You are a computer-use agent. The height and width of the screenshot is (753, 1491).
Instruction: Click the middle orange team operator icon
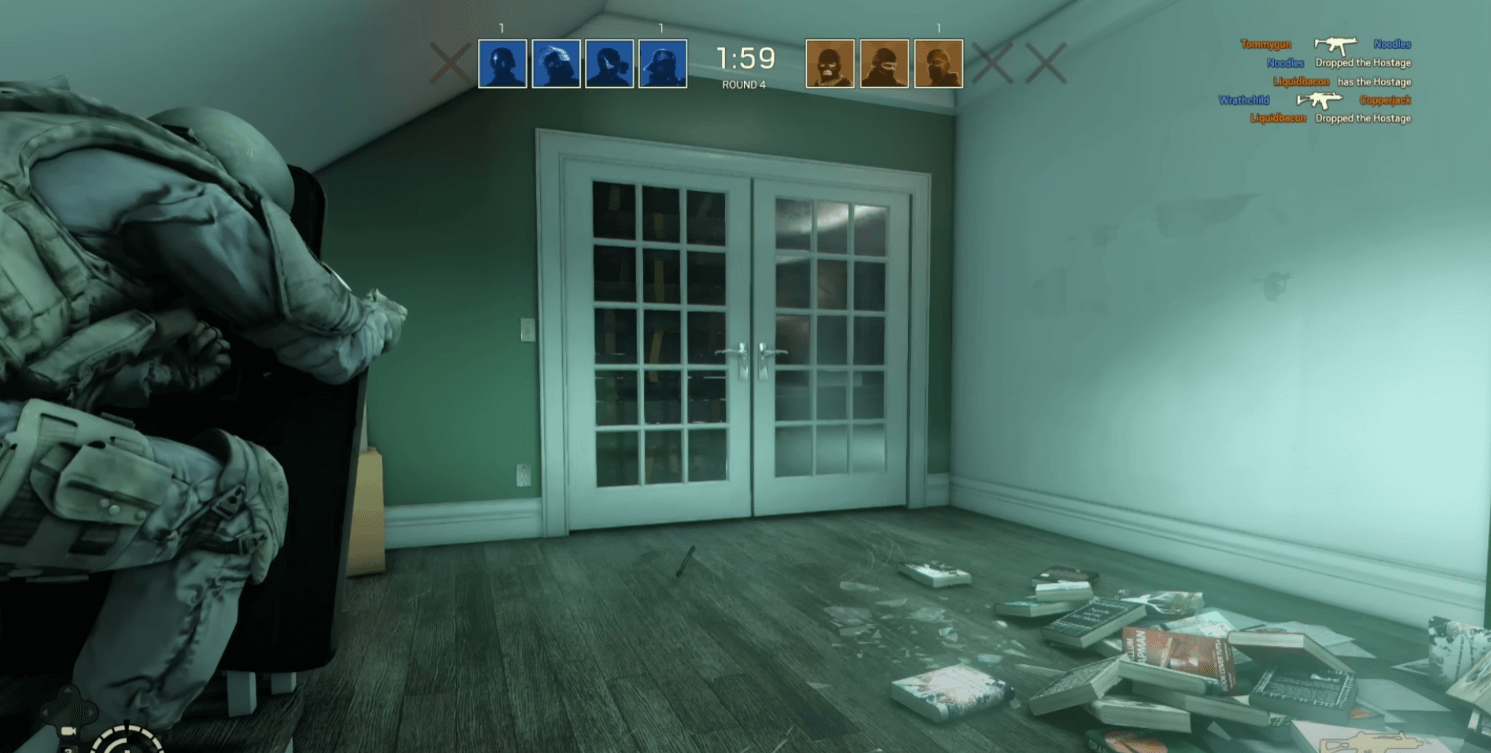coord(884,61)
